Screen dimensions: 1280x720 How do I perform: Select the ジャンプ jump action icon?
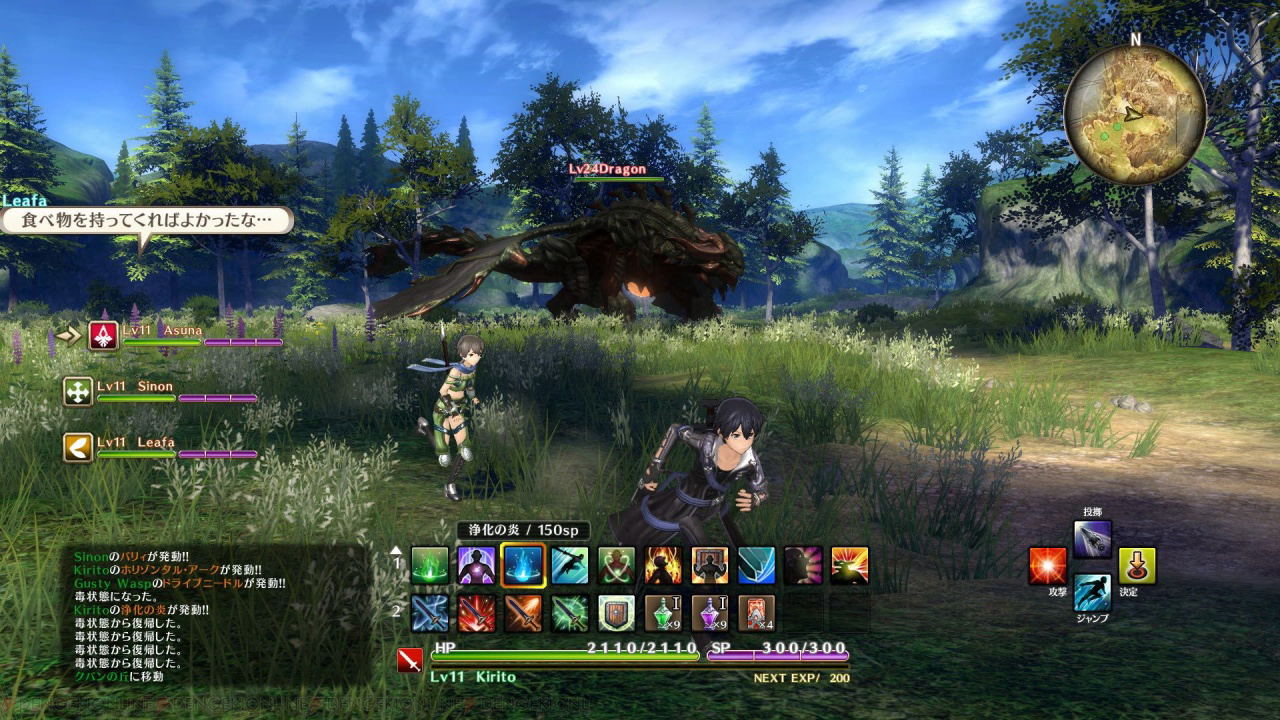tap(1092, 593)
